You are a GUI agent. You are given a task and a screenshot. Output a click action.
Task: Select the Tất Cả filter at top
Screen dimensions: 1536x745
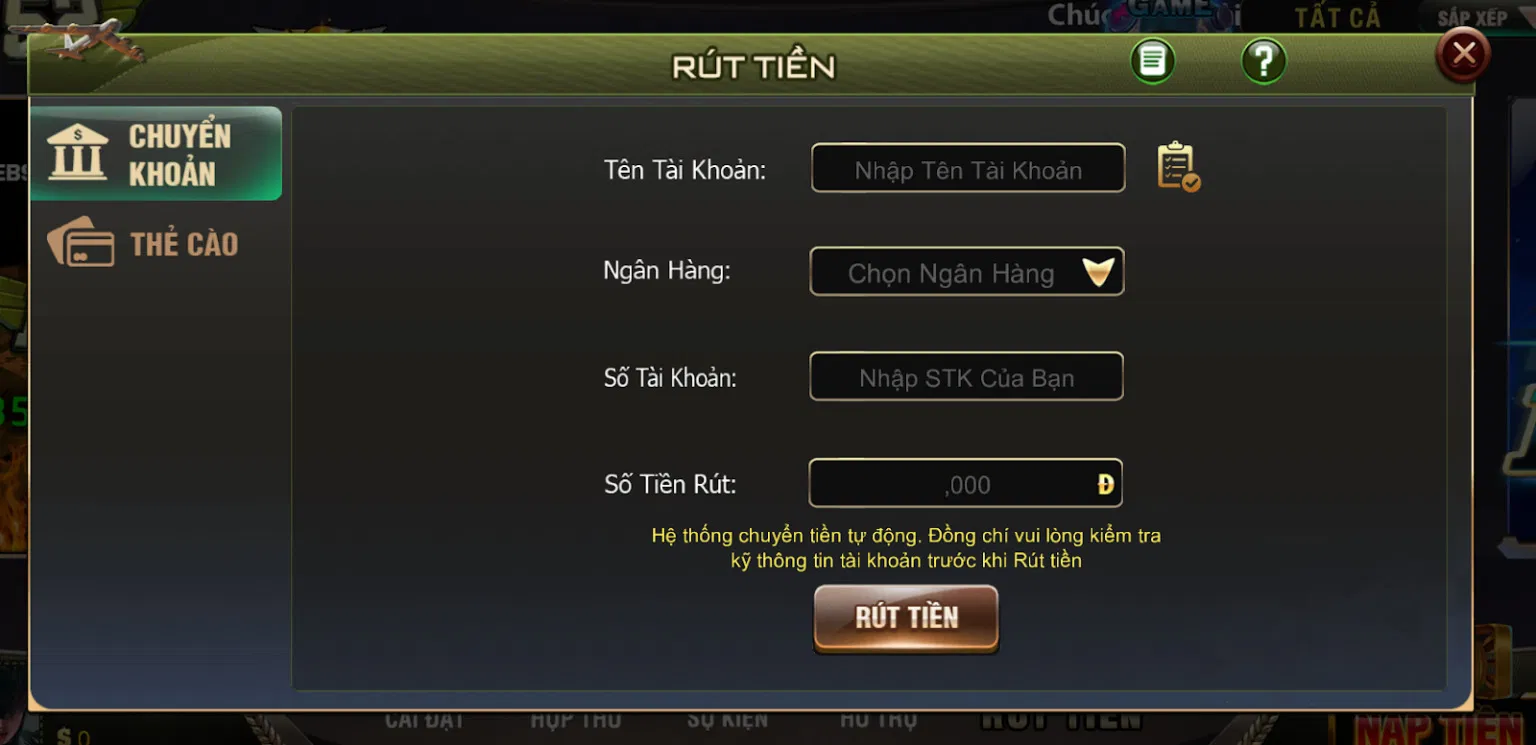point(1337,17)
